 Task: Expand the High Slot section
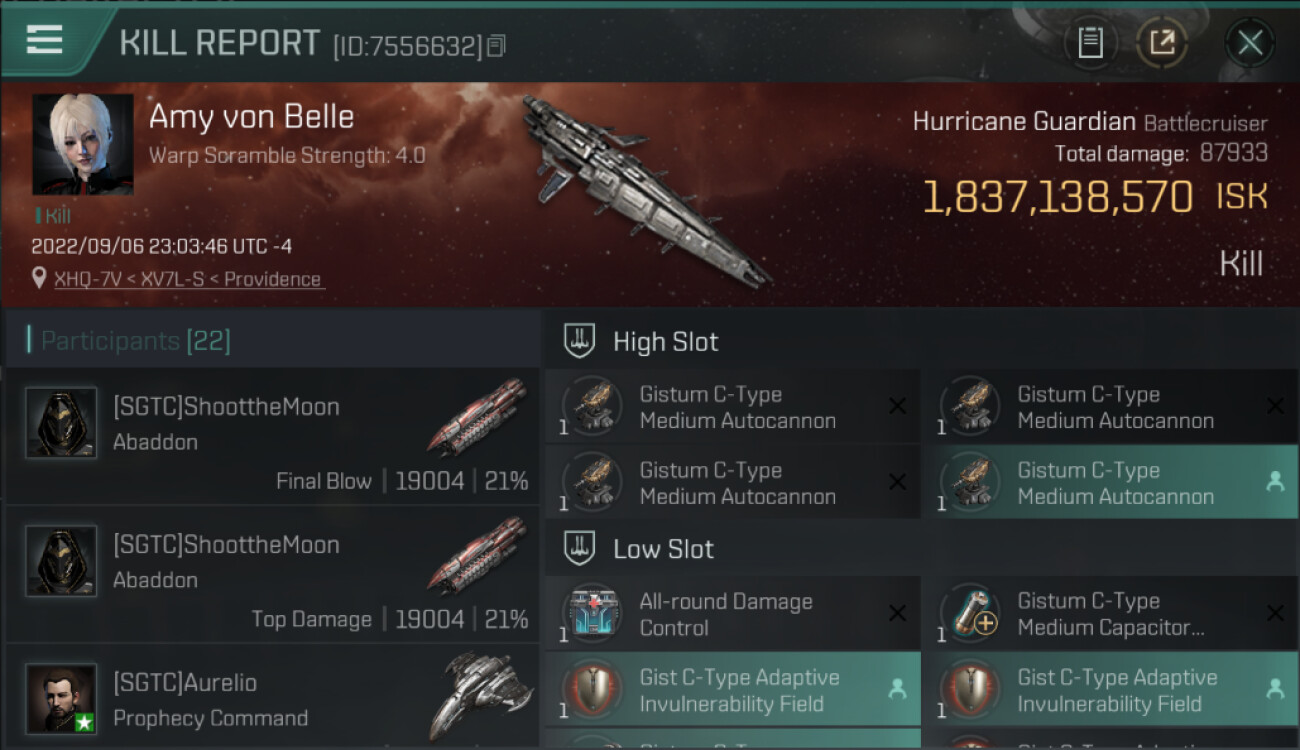click(x=665, y=342)
